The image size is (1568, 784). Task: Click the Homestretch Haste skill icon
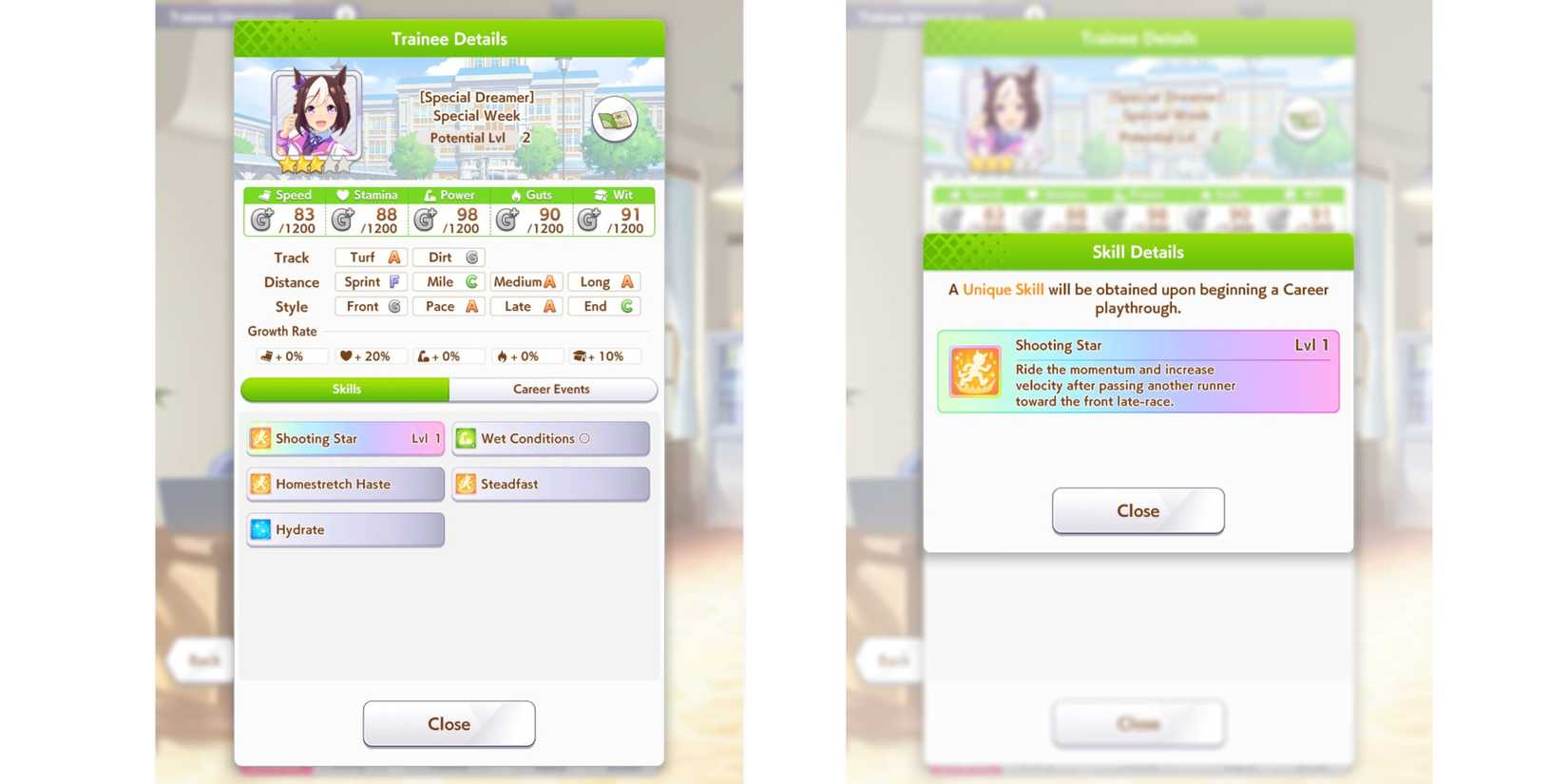coord(261,484)
